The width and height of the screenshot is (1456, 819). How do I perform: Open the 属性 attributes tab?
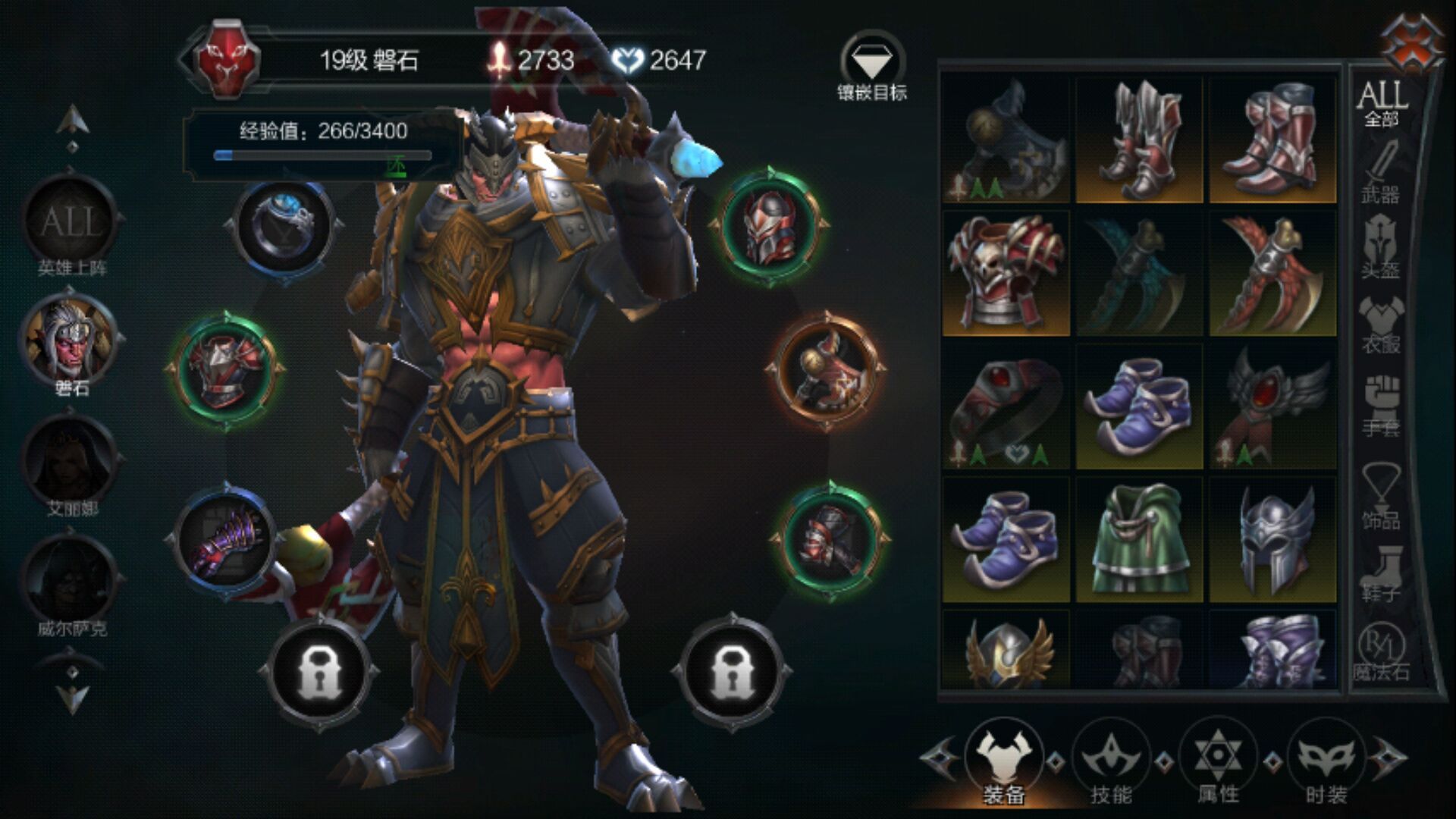[1218, 762]
